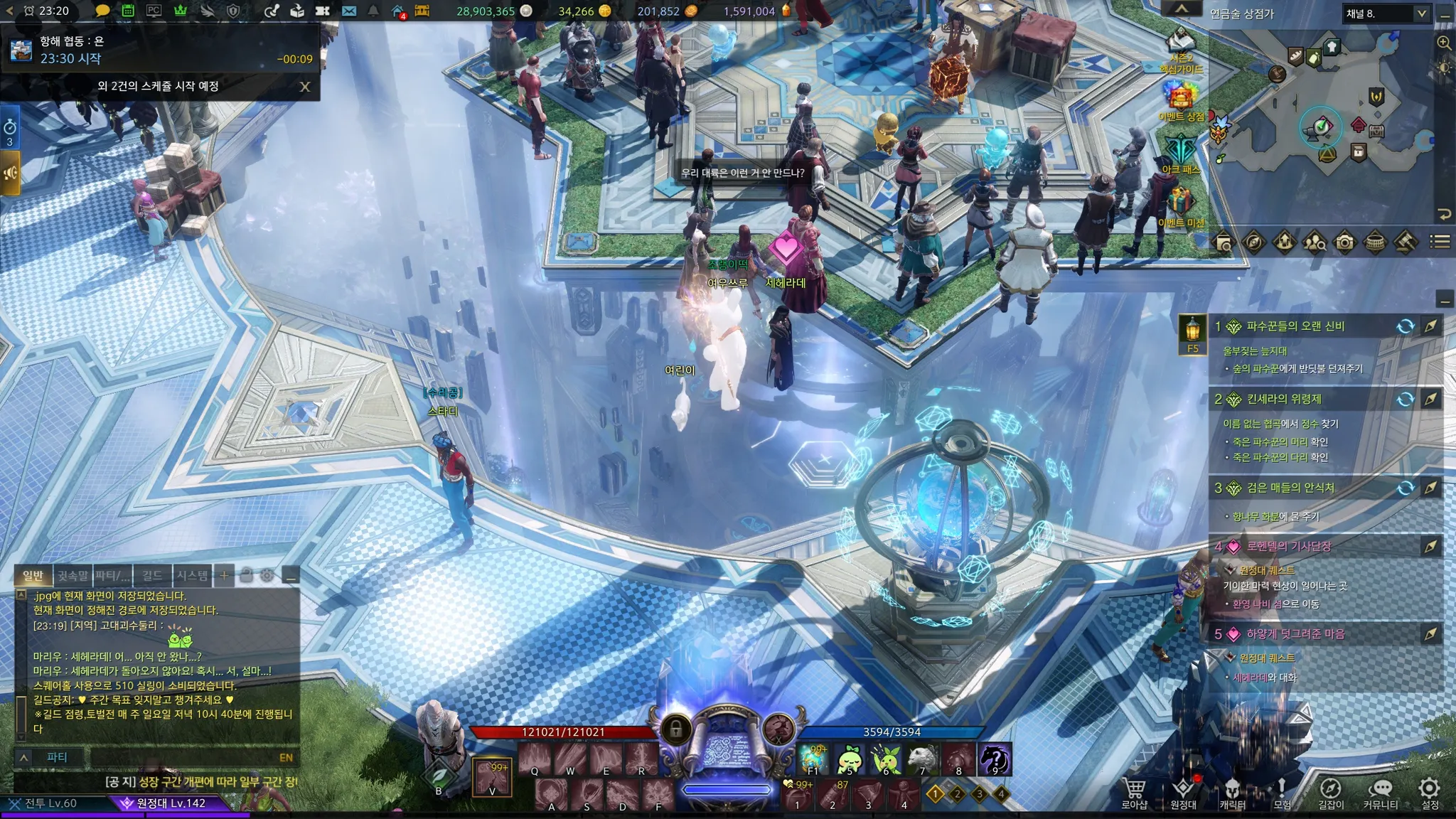Open the mail envelope icon
The image size is (1456, 819).
coord(349,11)
